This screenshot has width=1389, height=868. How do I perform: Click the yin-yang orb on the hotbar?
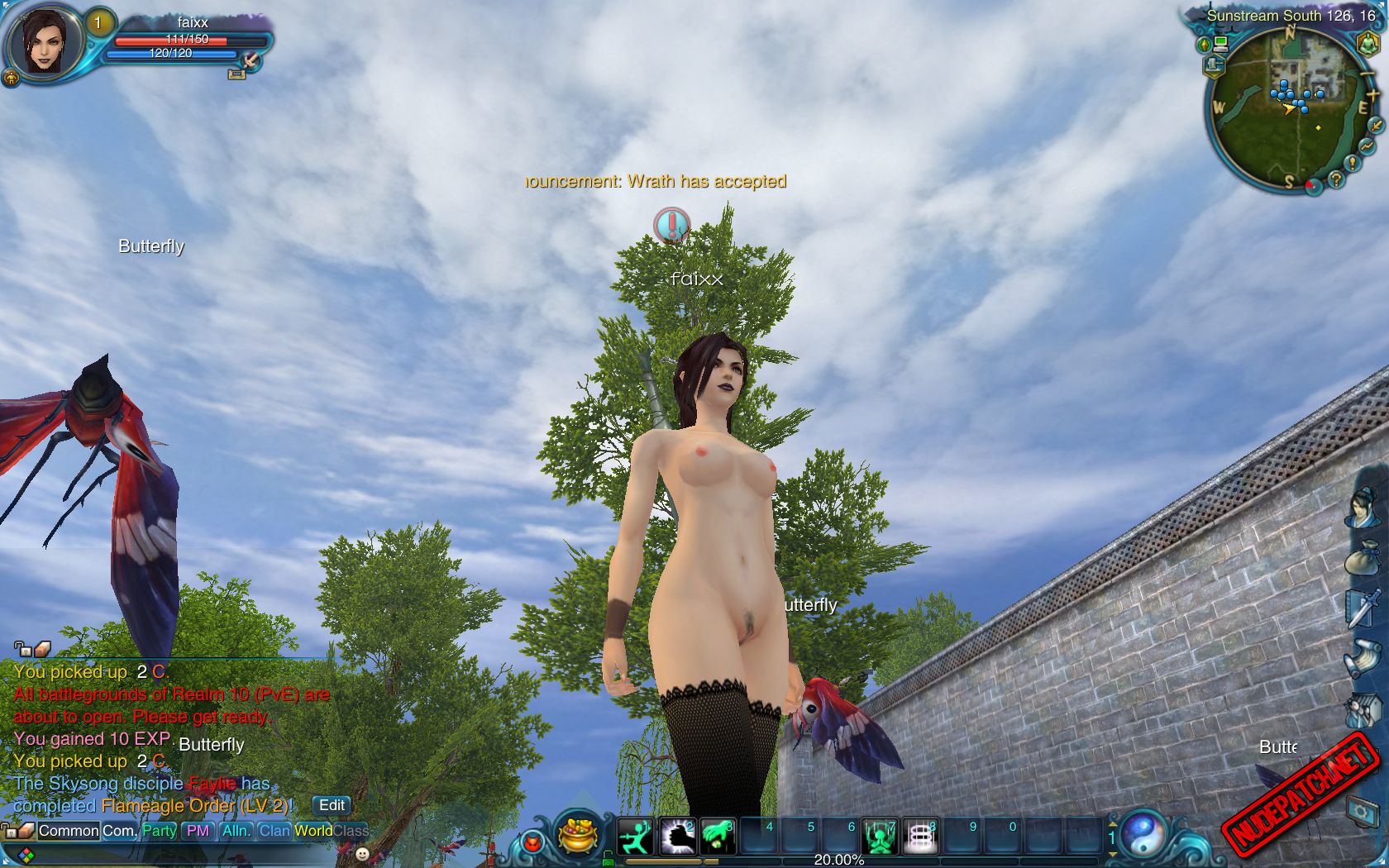coord(1144,833)
